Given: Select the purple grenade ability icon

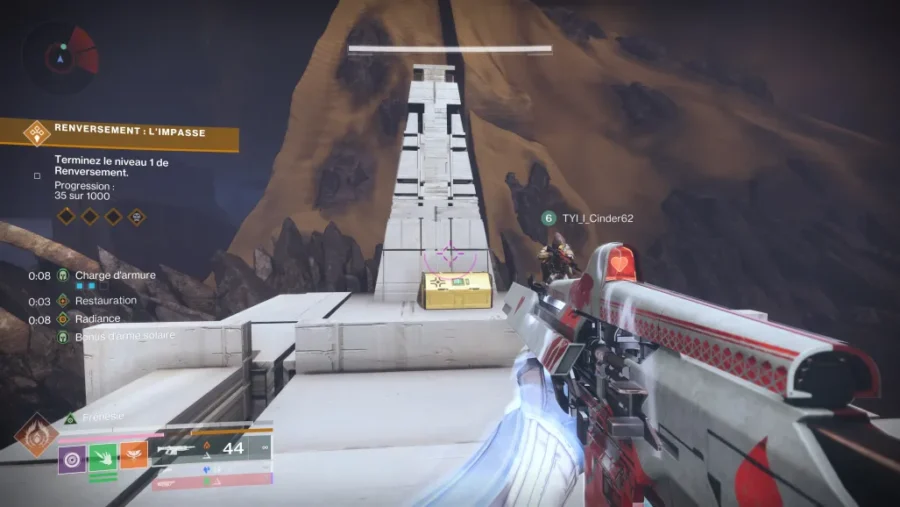Looking at the screenshot, I should (72, 456).
